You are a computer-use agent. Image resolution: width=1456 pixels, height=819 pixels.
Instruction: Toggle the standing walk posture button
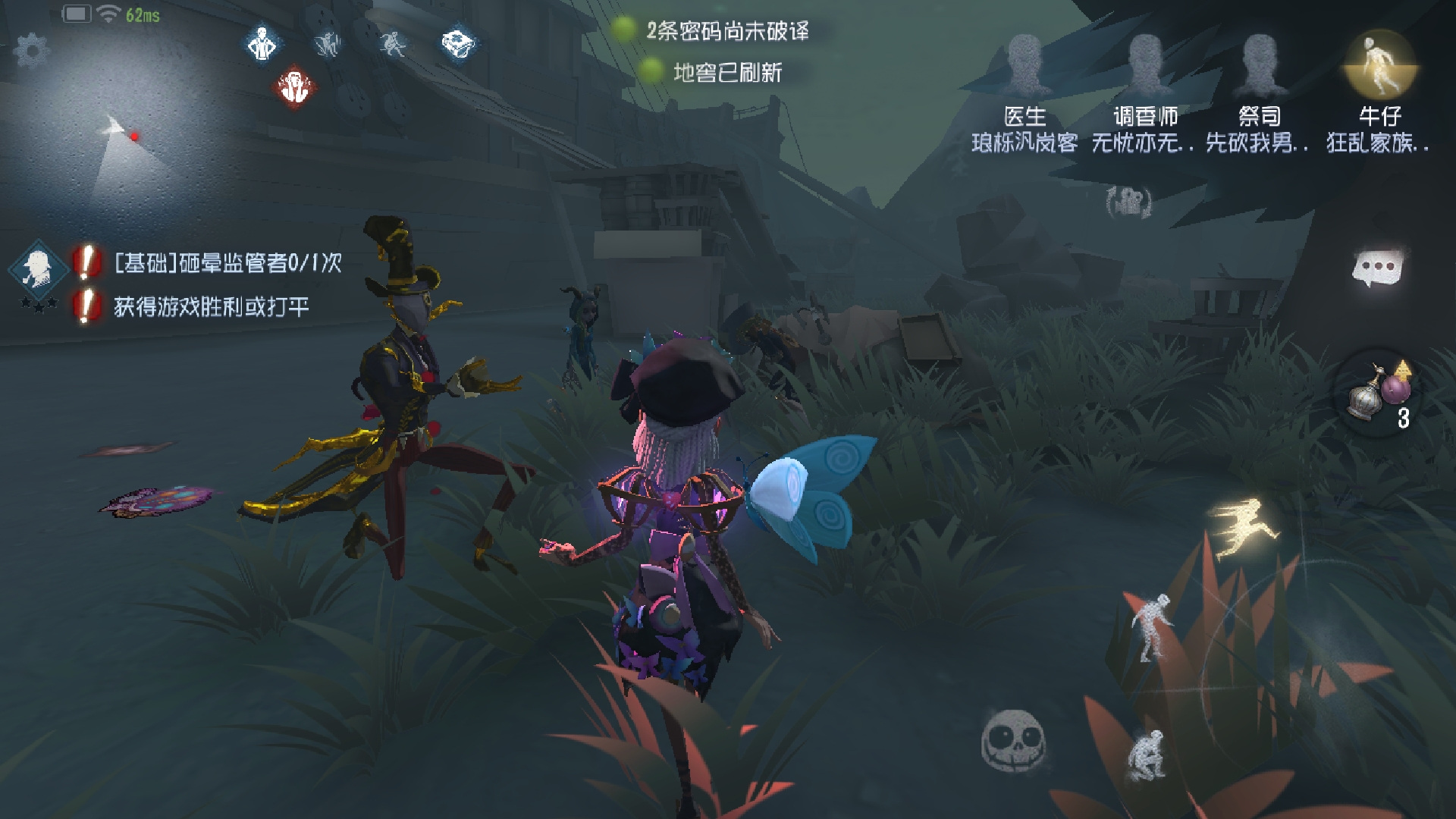pos(1152,626)
